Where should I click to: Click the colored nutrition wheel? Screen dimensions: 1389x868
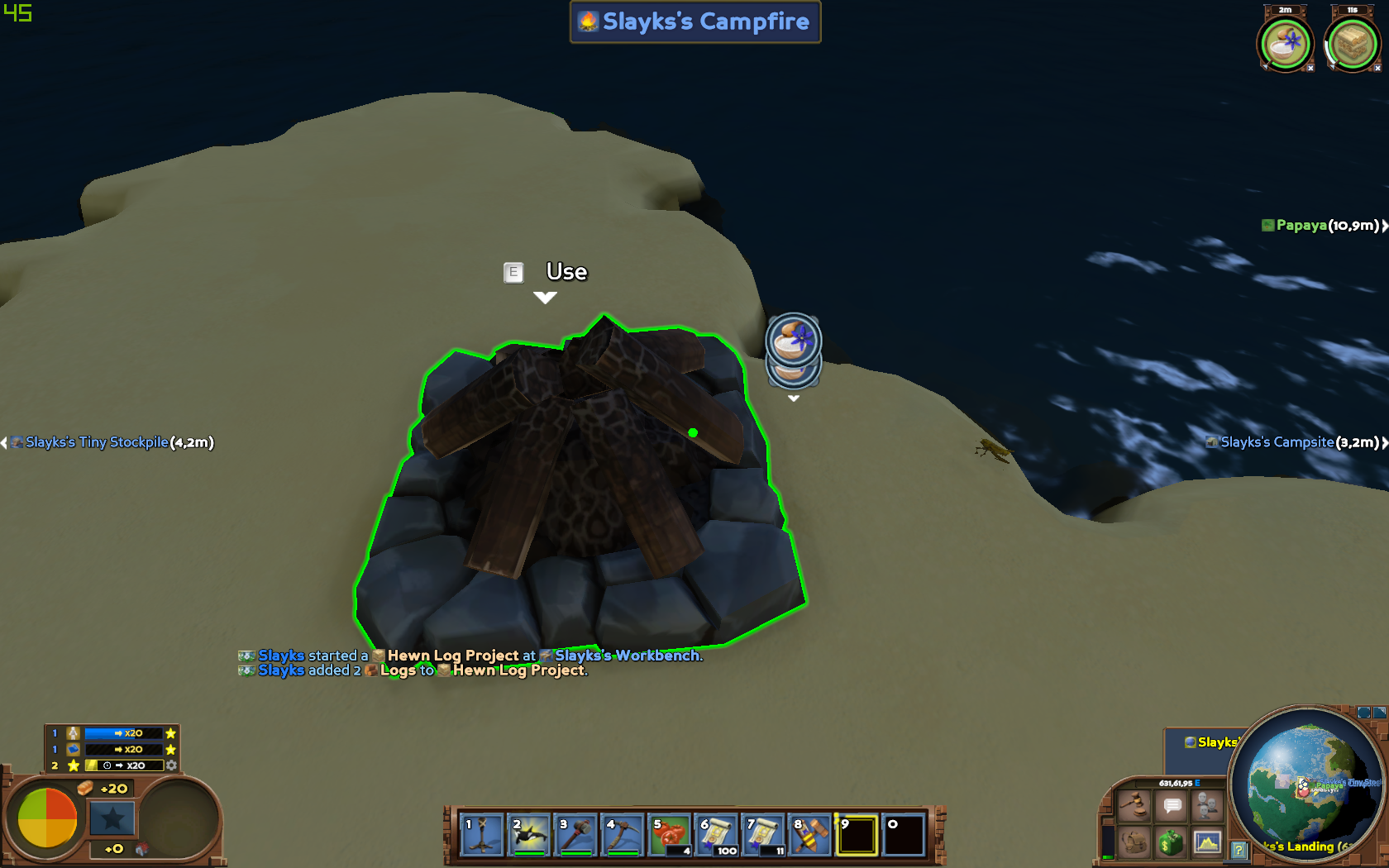click(x=47, y=818)
